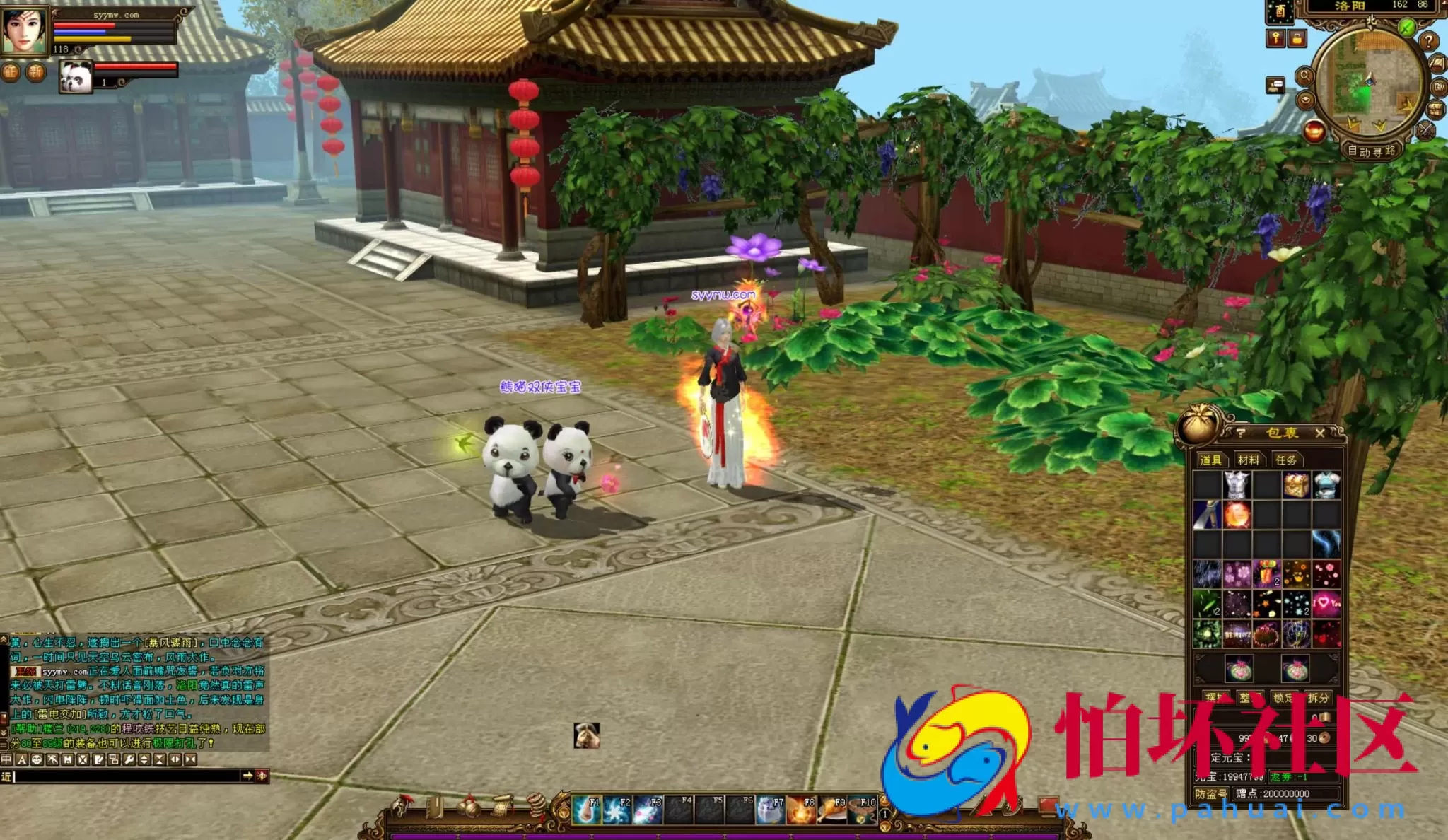Click the magnifying glass zoom icon on minimap

pos(1305,75)
